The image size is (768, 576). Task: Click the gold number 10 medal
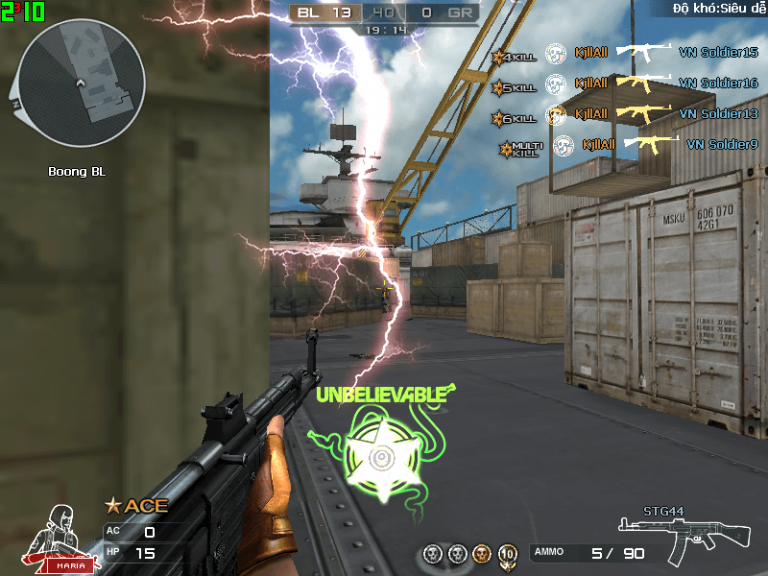click(507, 553)
